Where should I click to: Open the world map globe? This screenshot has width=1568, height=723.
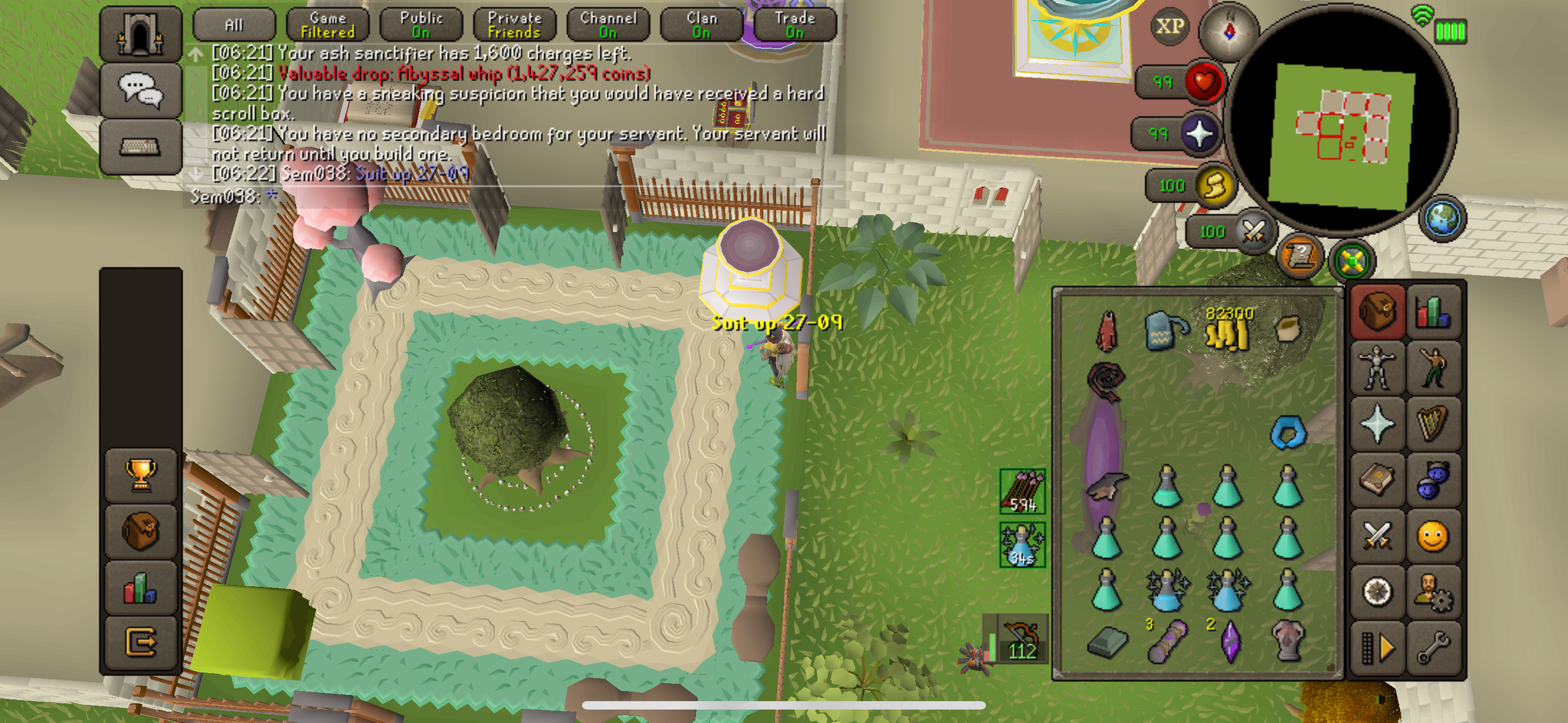(1442, 218)
